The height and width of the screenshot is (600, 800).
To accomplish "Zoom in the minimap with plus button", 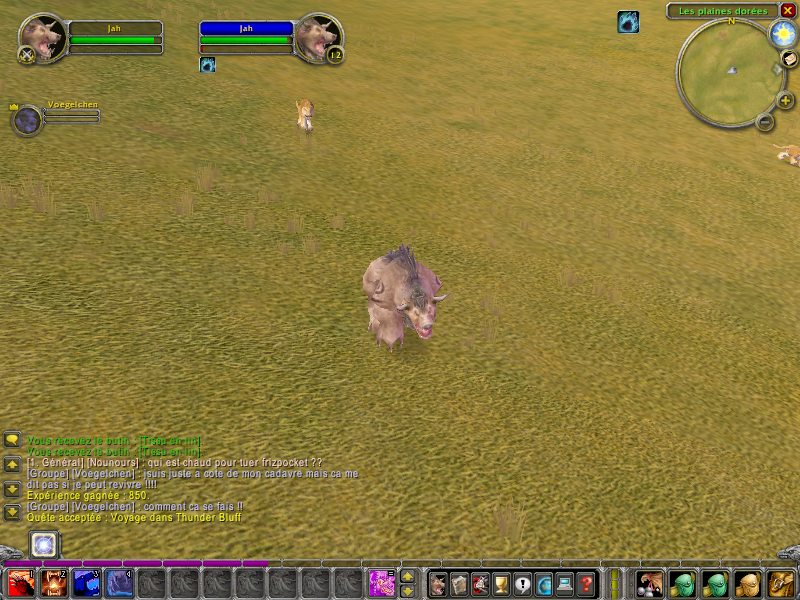I will (785, 100).
